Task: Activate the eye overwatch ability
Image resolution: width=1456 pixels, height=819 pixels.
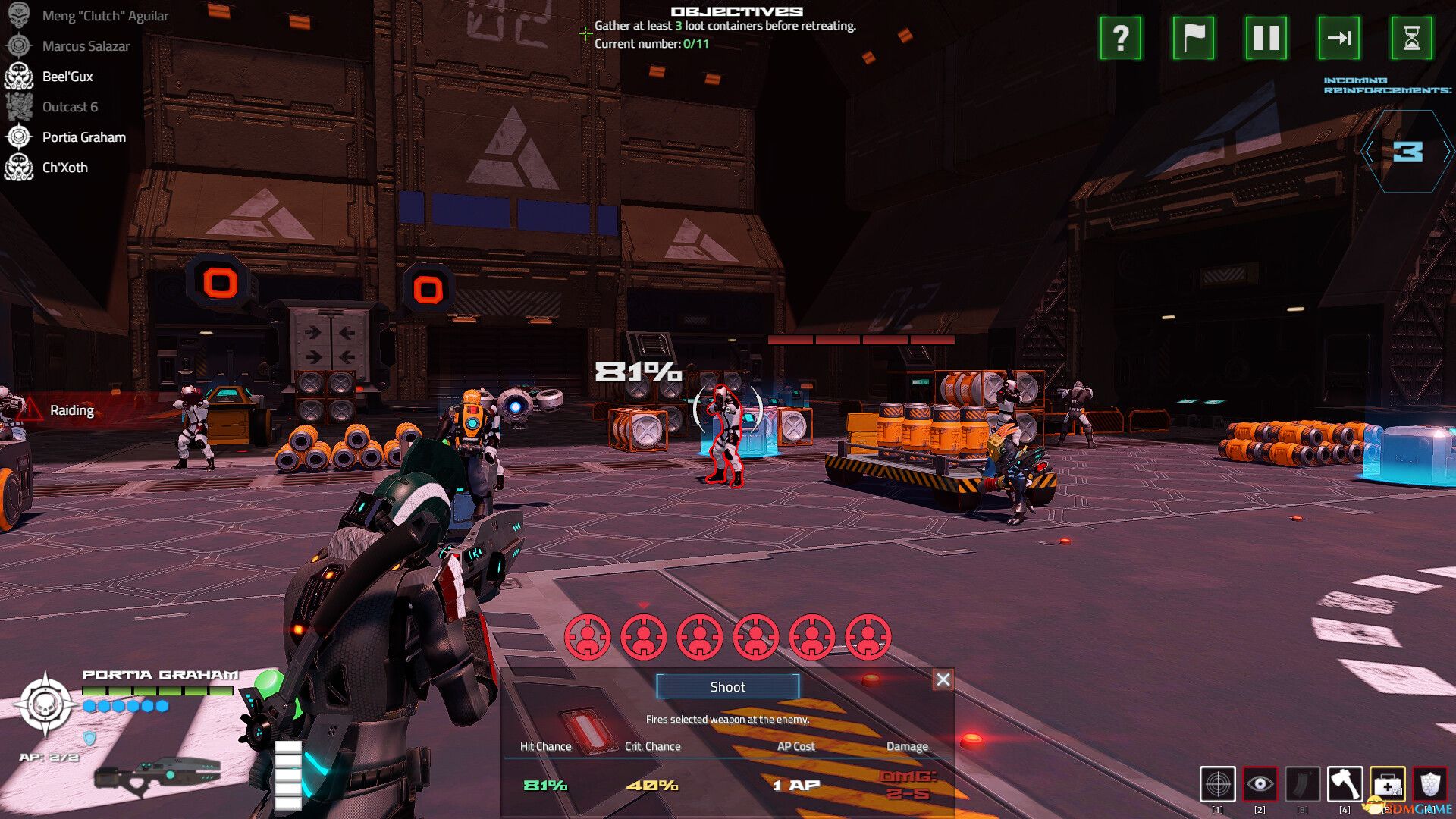Action: pos(1260,784)
